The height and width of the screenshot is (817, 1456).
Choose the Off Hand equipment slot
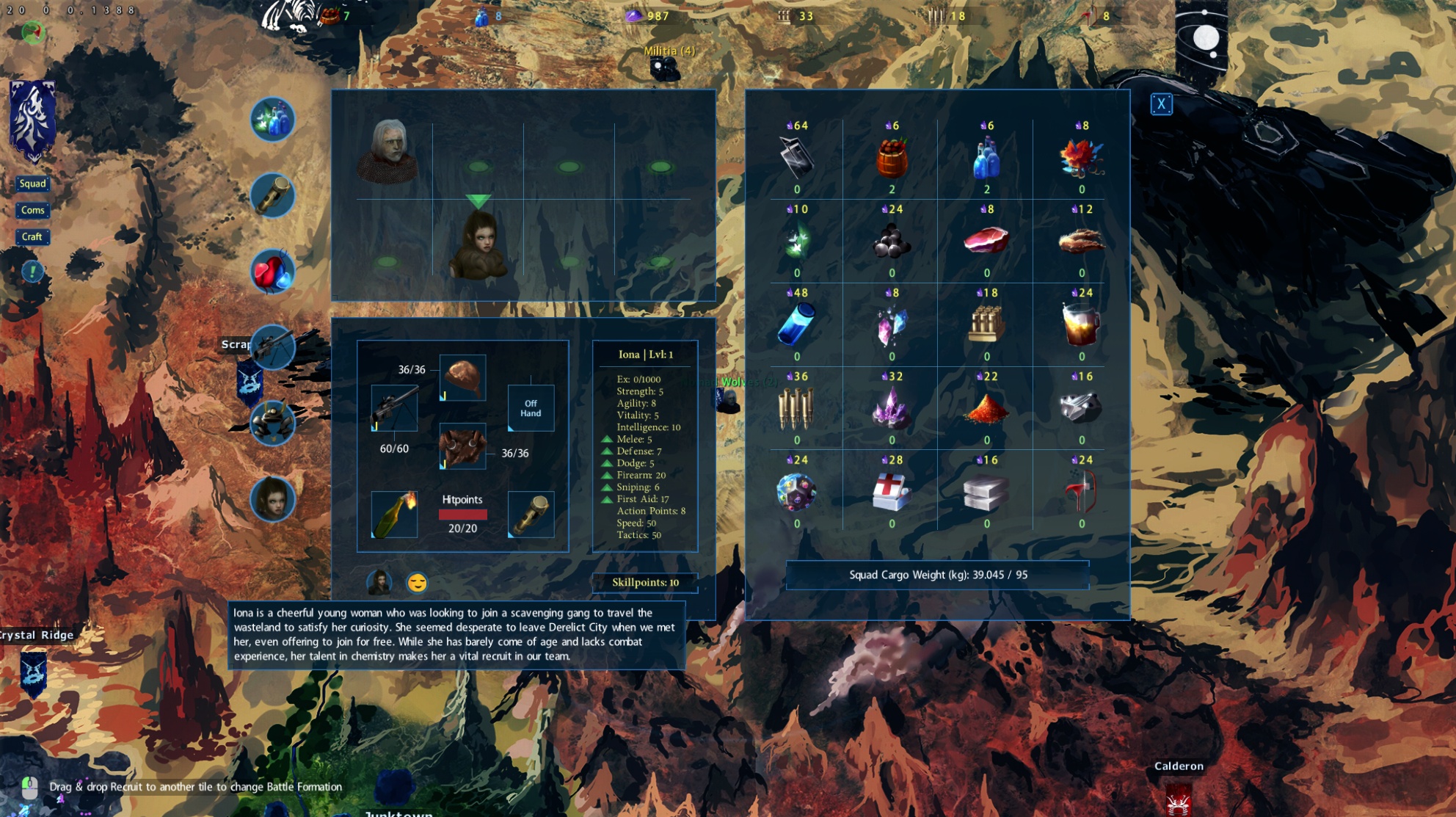click(531, 408)
